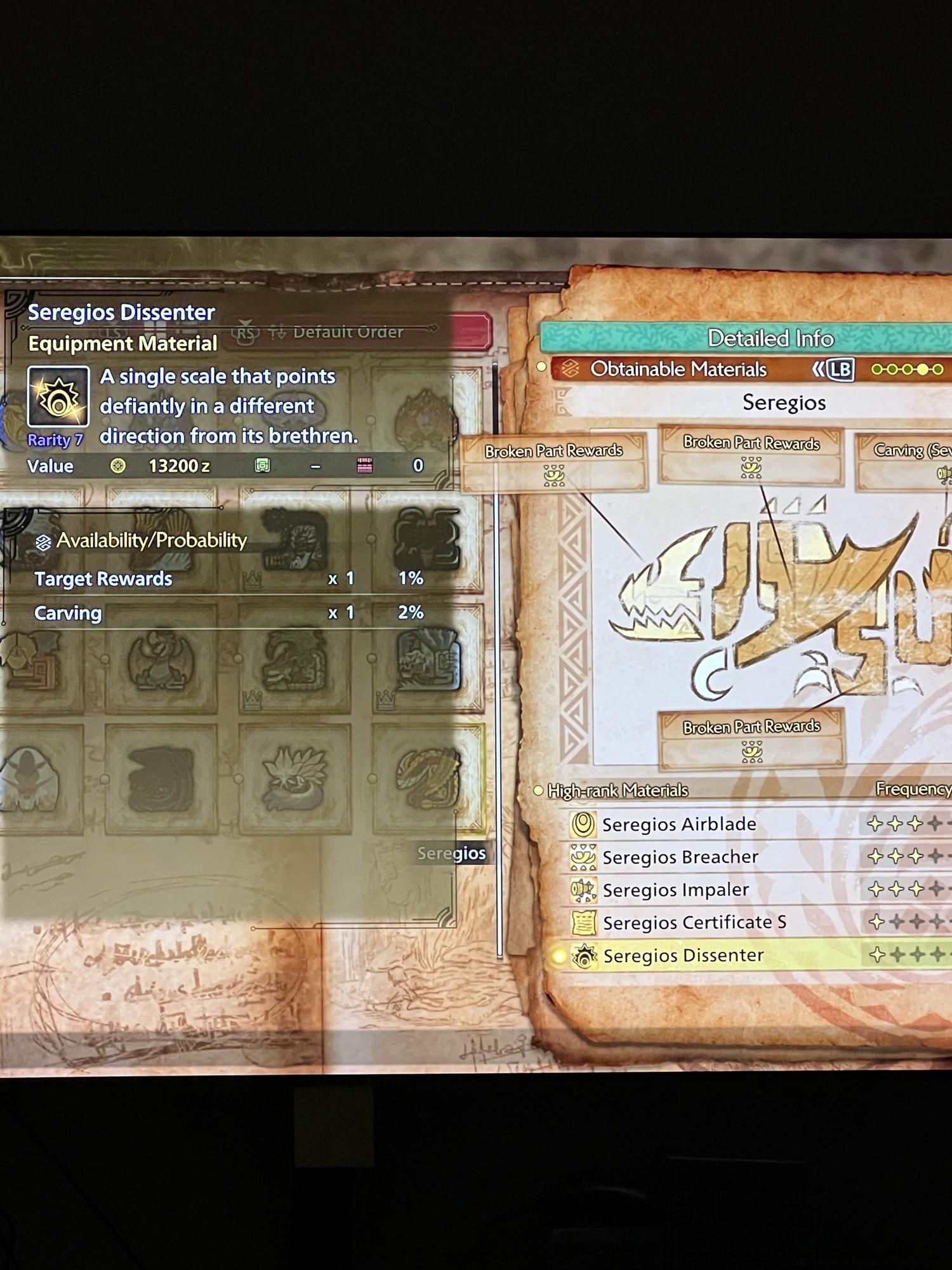Viewport: 952px width, 1270px height.
Task: Select the Seregios Dissenter item icon
Action: [x=58, y=397]
